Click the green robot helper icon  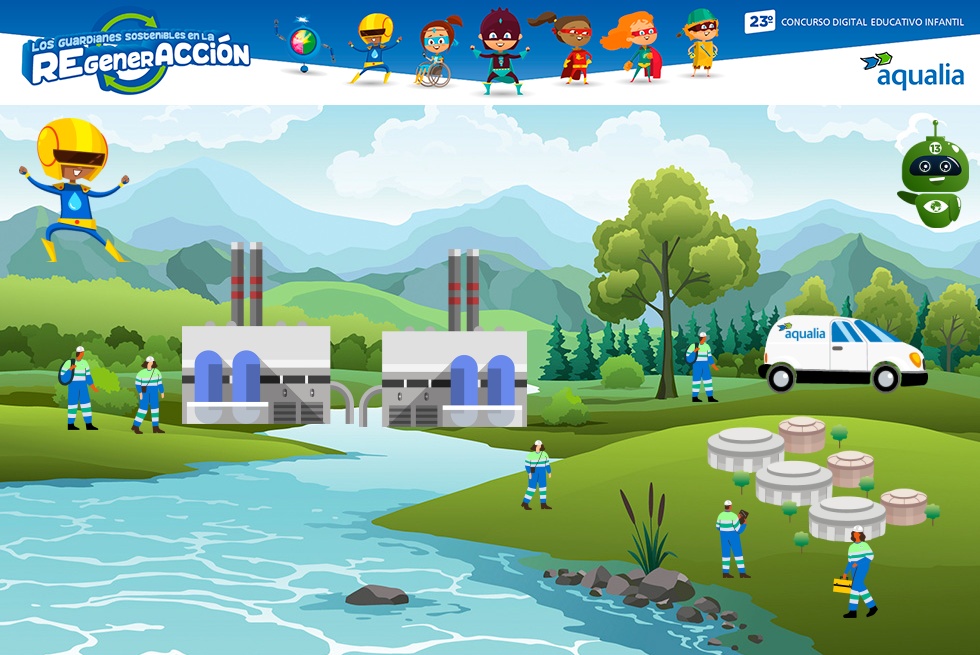click(x=933, y=177)
